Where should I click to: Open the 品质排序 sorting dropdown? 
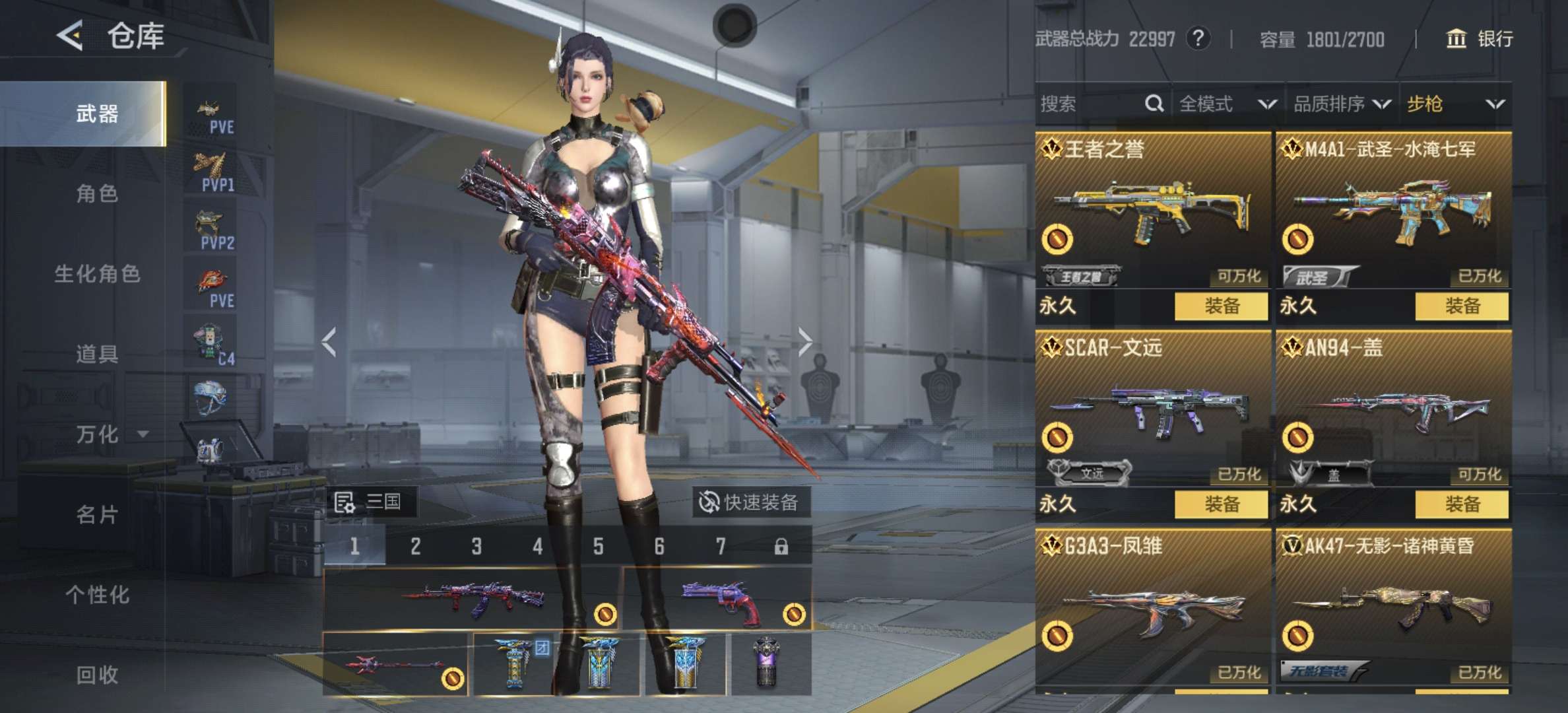coord(1341,104)
